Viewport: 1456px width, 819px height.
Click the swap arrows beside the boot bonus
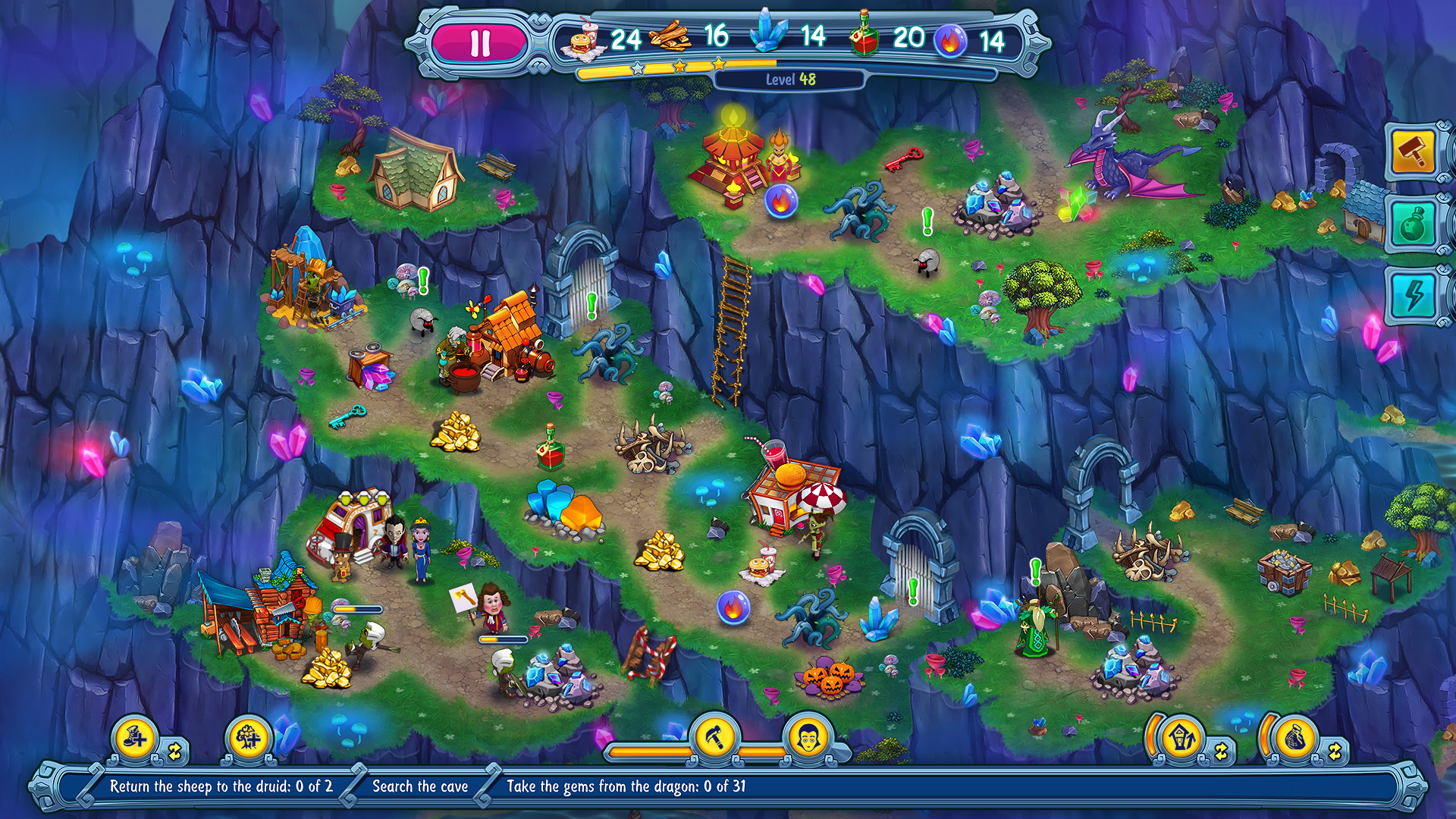(x=175, y=752)
